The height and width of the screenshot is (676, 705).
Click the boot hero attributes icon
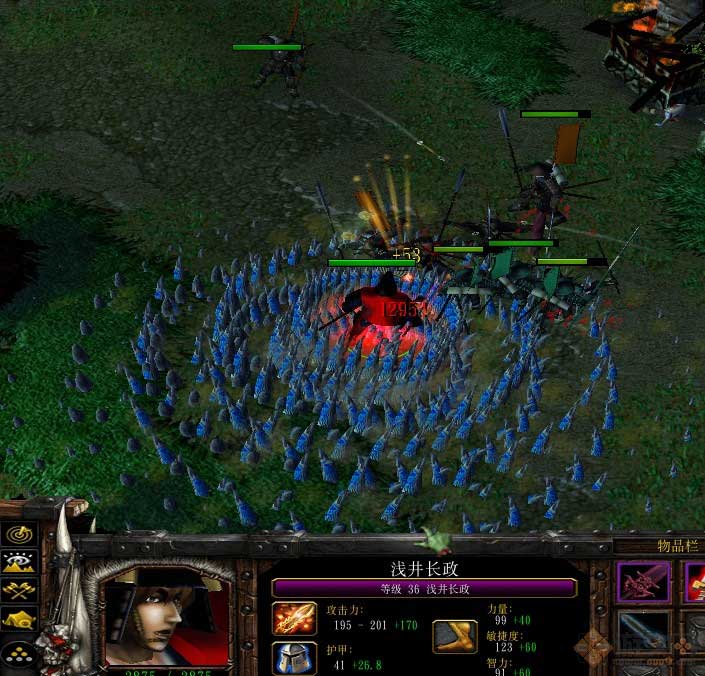454,636
